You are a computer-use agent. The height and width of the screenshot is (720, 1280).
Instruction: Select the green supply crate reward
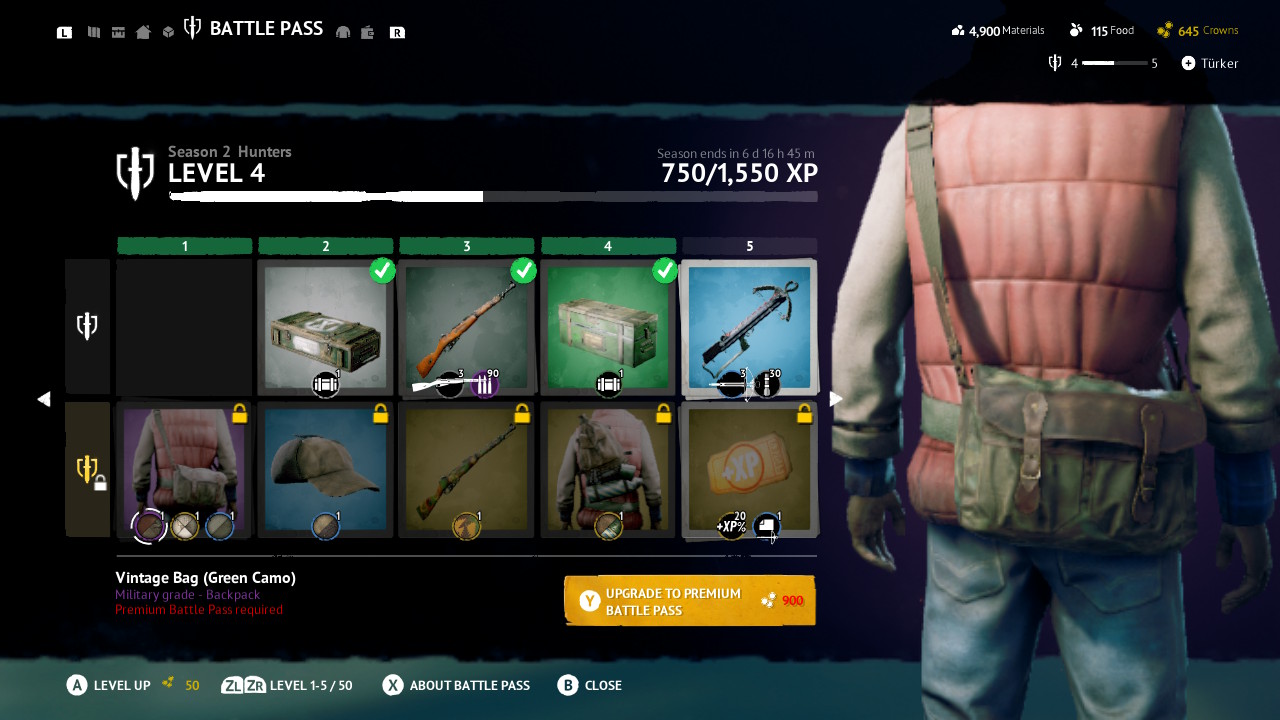608,327
